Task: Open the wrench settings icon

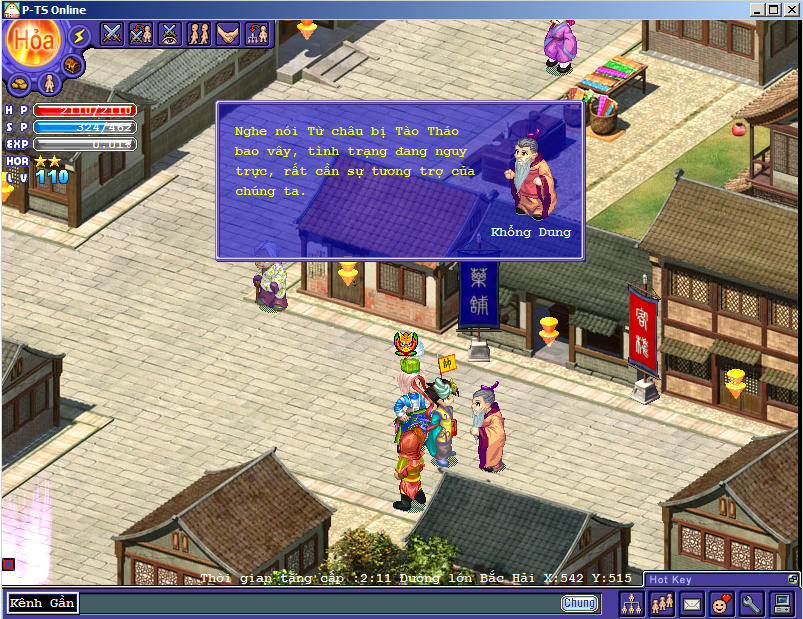Action: [751, 603]
